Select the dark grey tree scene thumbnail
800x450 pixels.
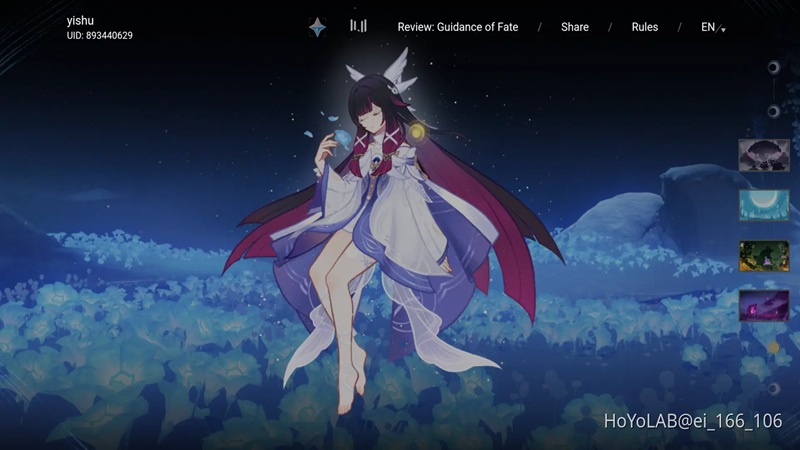tap(764, 155)
